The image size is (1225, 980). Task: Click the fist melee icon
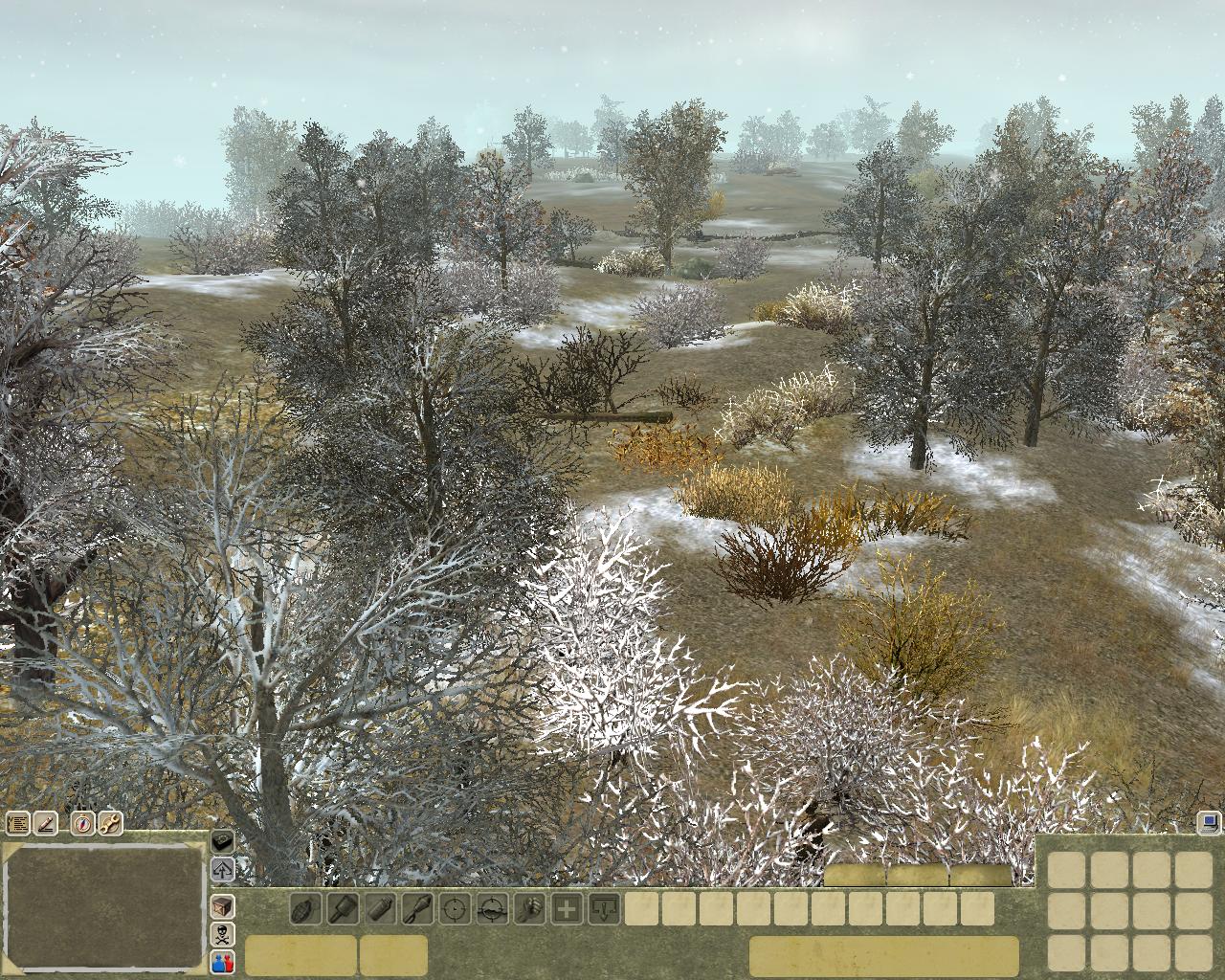point(529,908)
